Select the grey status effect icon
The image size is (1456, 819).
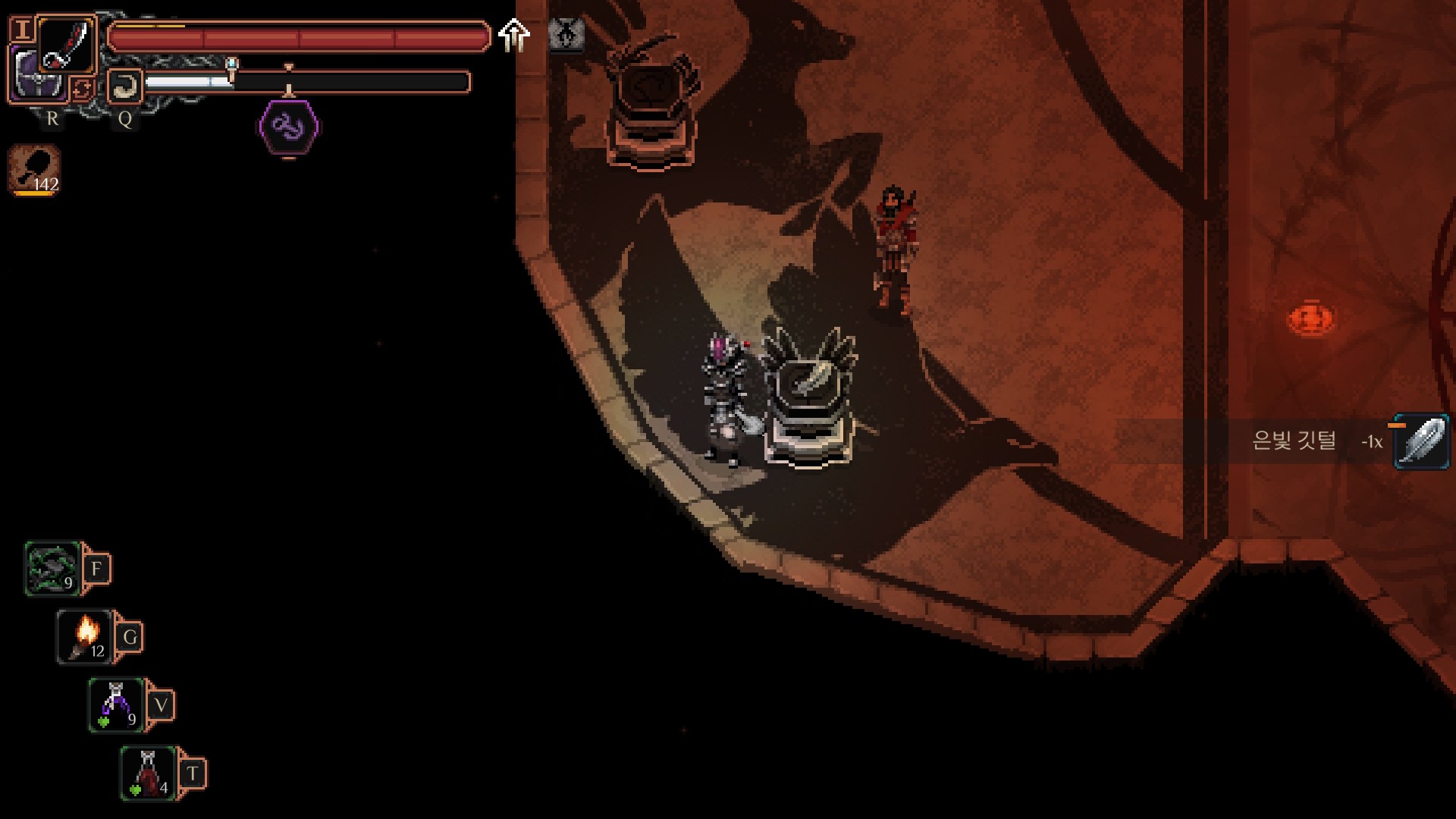coord(566,35)
